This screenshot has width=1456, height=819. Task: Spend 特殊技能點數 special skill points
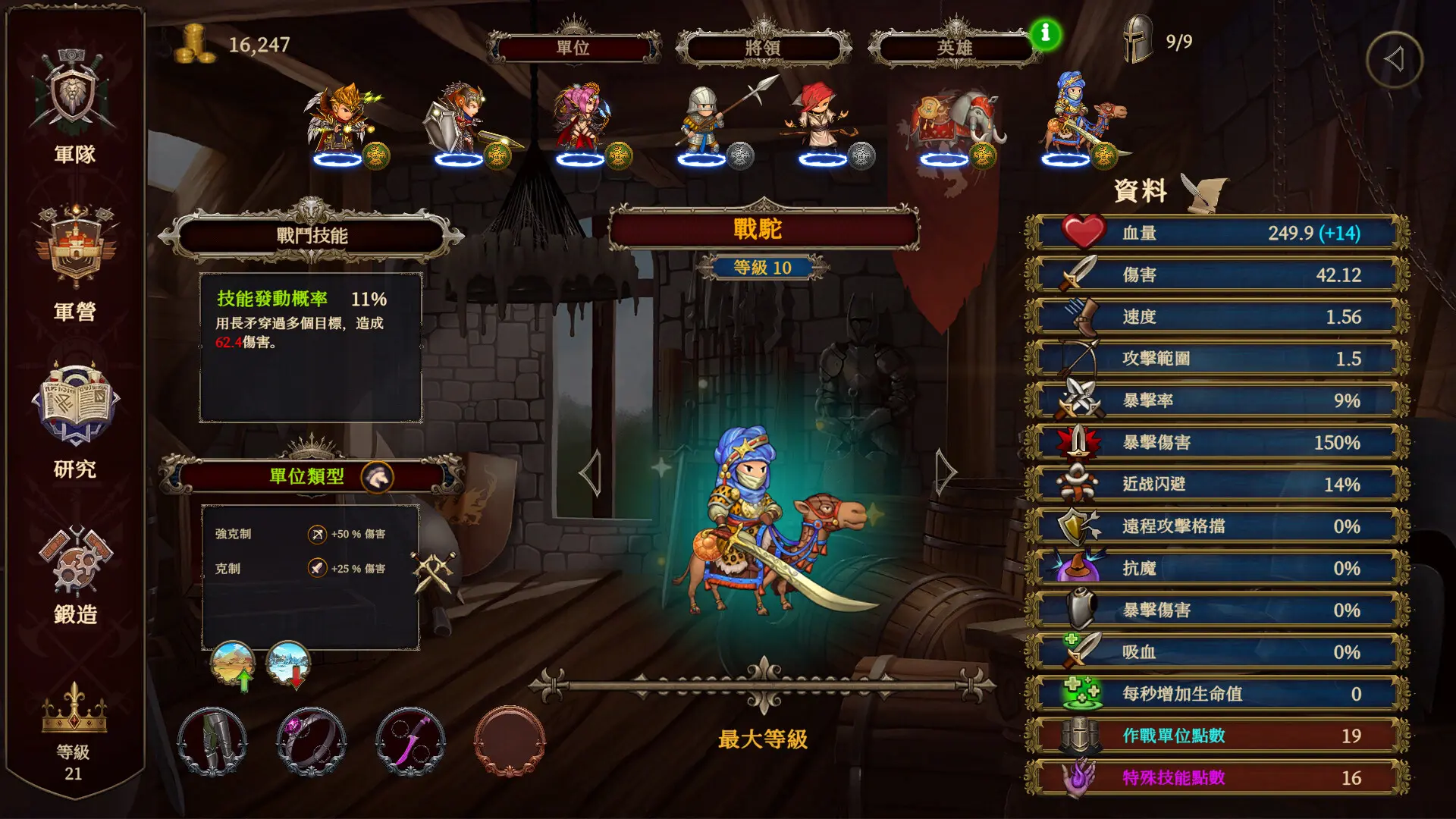point(1213,777)
